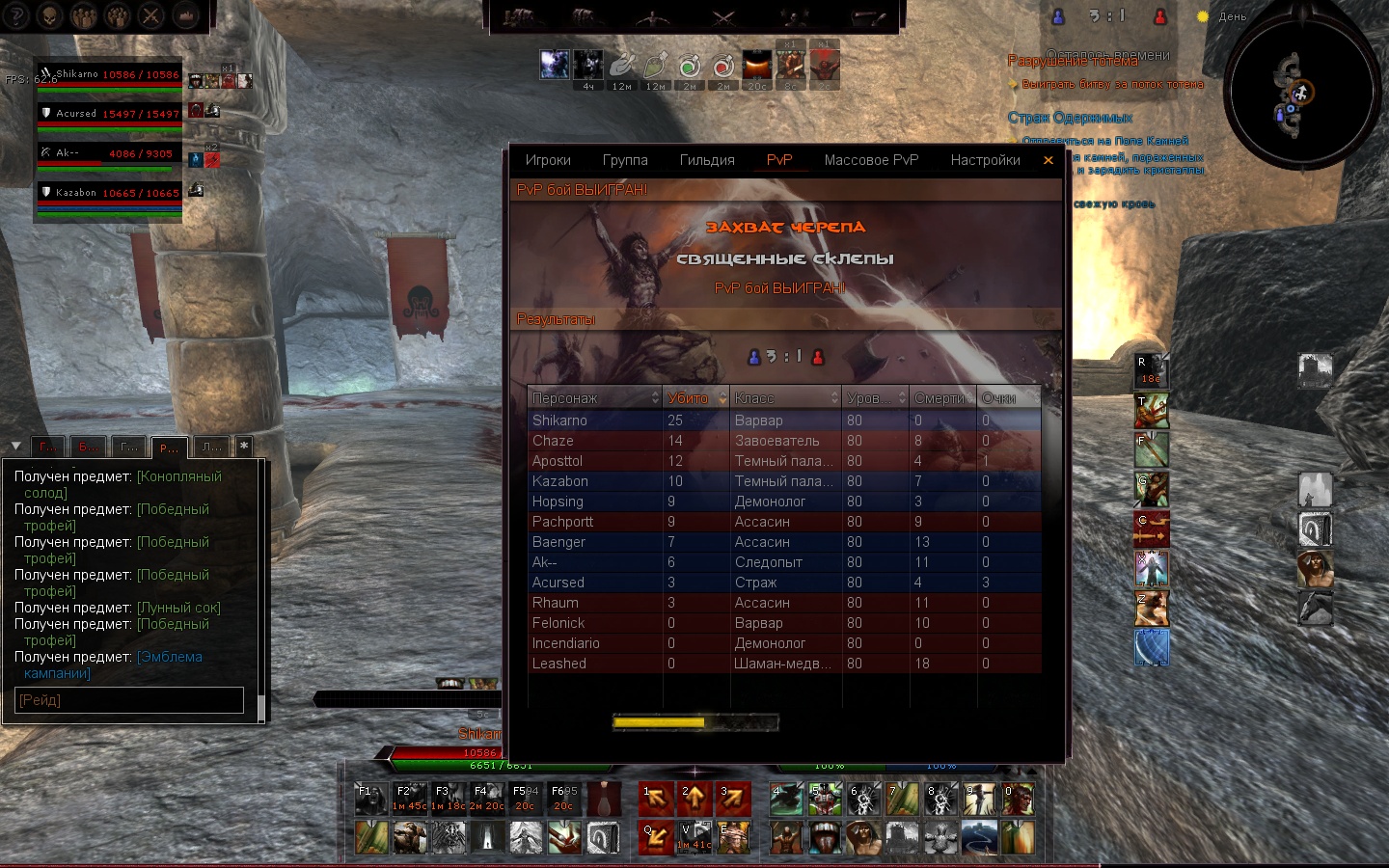Image resolution: width=1389 pixels, height=868 pixels.
Task: Activate the F1 hotbar slot
Action: pyautogui.click(x=369, y=799)
